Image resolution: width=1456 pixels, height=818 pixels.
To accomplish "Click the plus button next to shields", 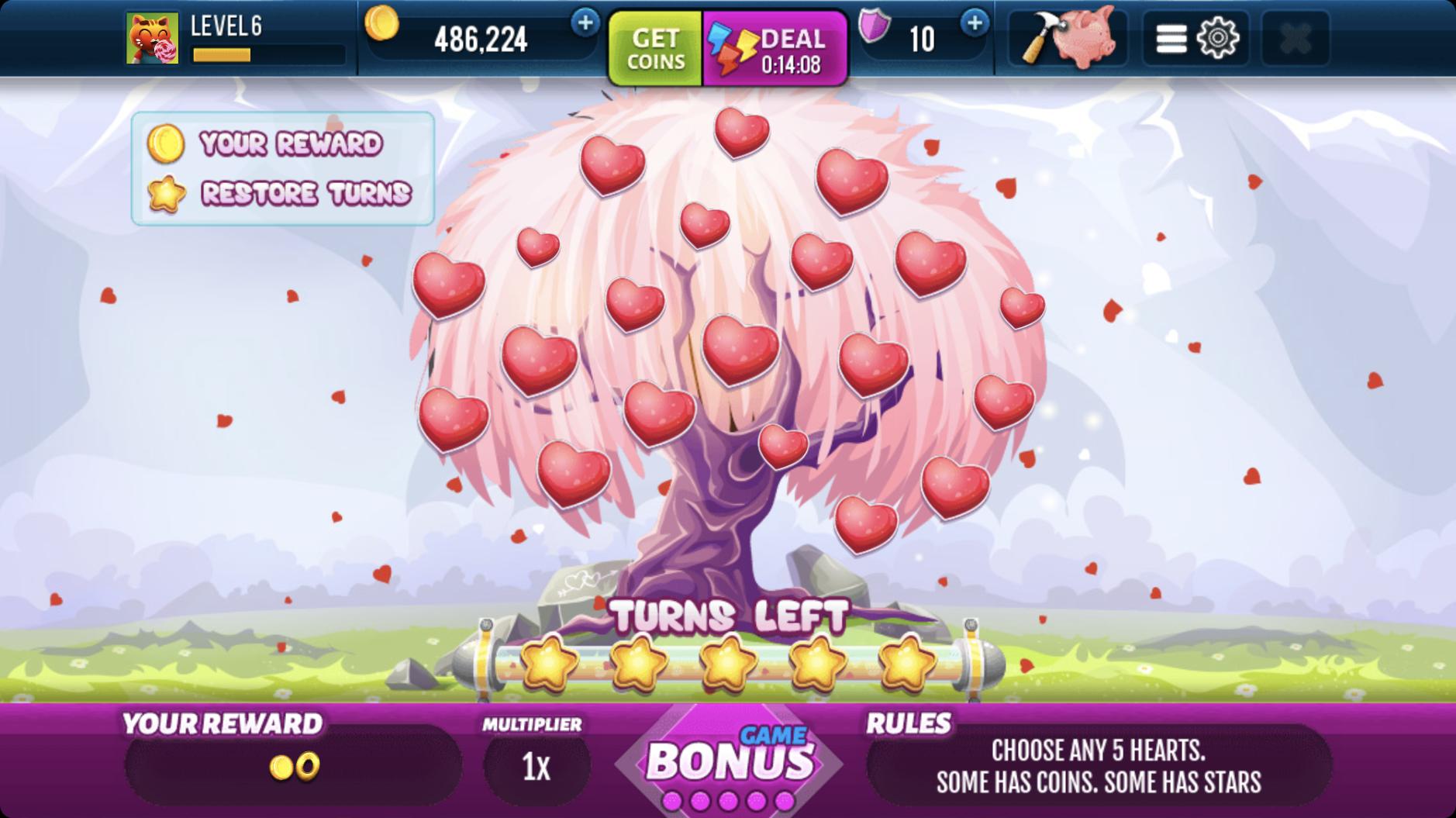I will click(x=974, y=25).
